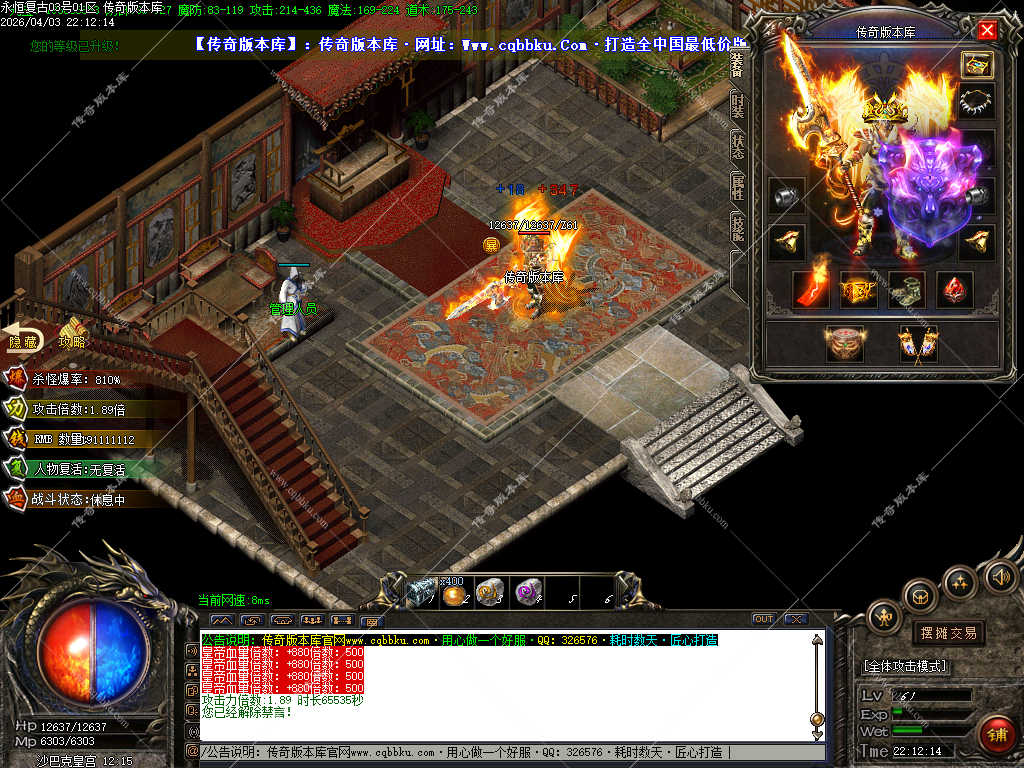Show the 属性 attributes tab
Screen dimensions: 1024x768
(738, 187)
